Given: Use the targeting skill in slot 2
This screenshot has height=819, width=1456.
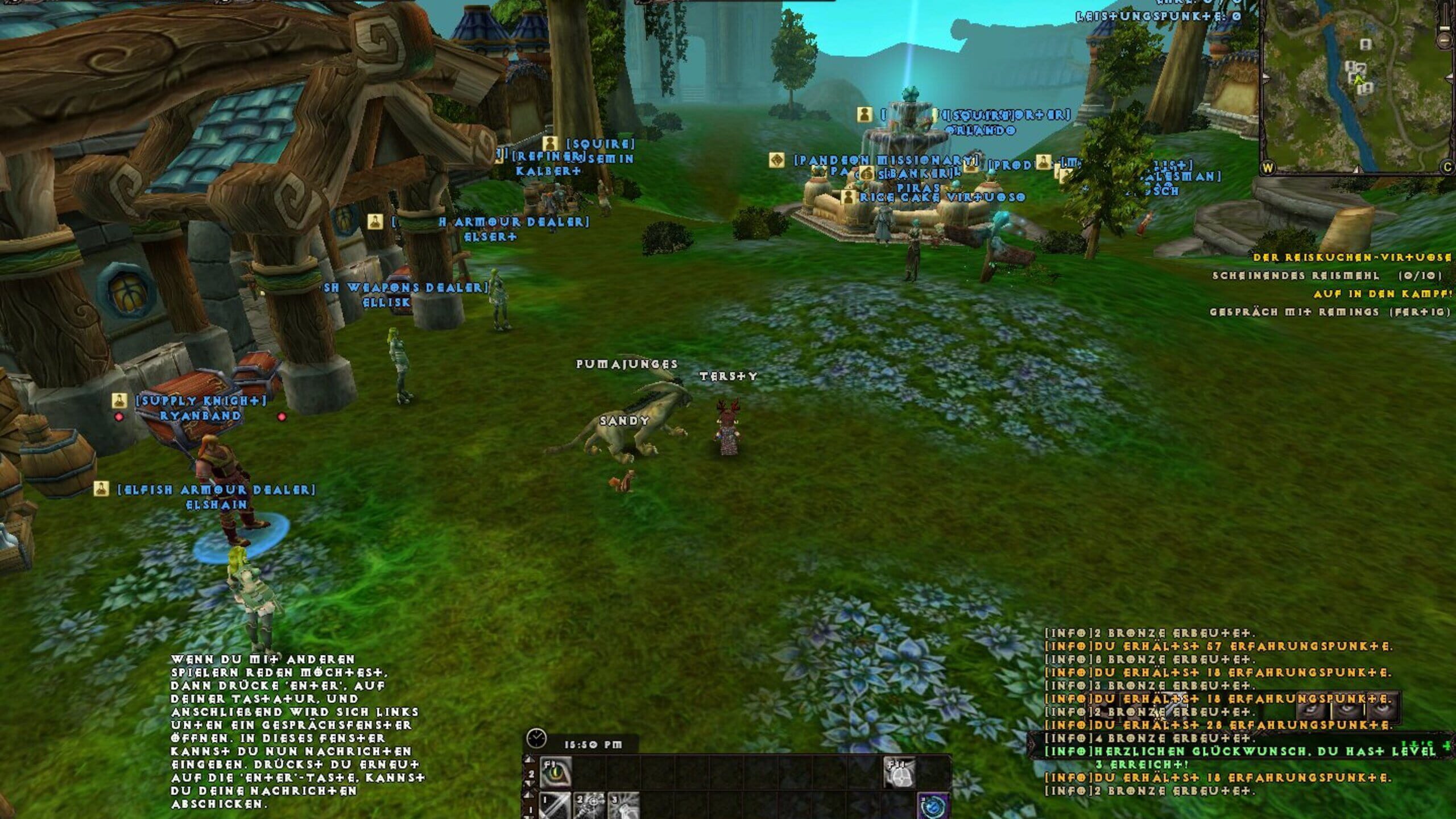Looking at the screenshot, I should tap(590, 806).
